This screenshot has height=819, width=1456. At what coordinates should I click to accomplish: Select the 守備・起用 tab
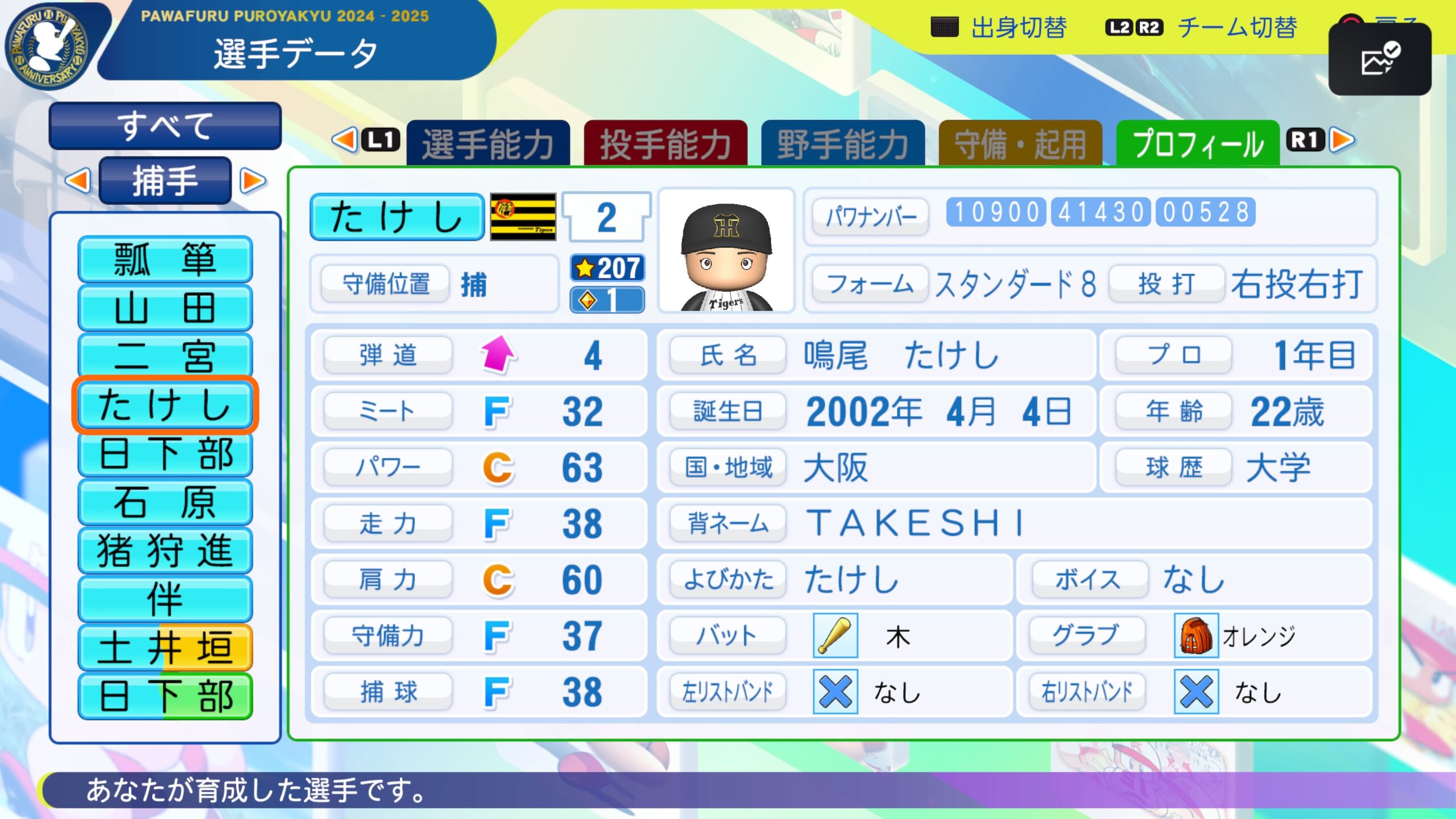pyautogui.click(x=1020, y=143)
